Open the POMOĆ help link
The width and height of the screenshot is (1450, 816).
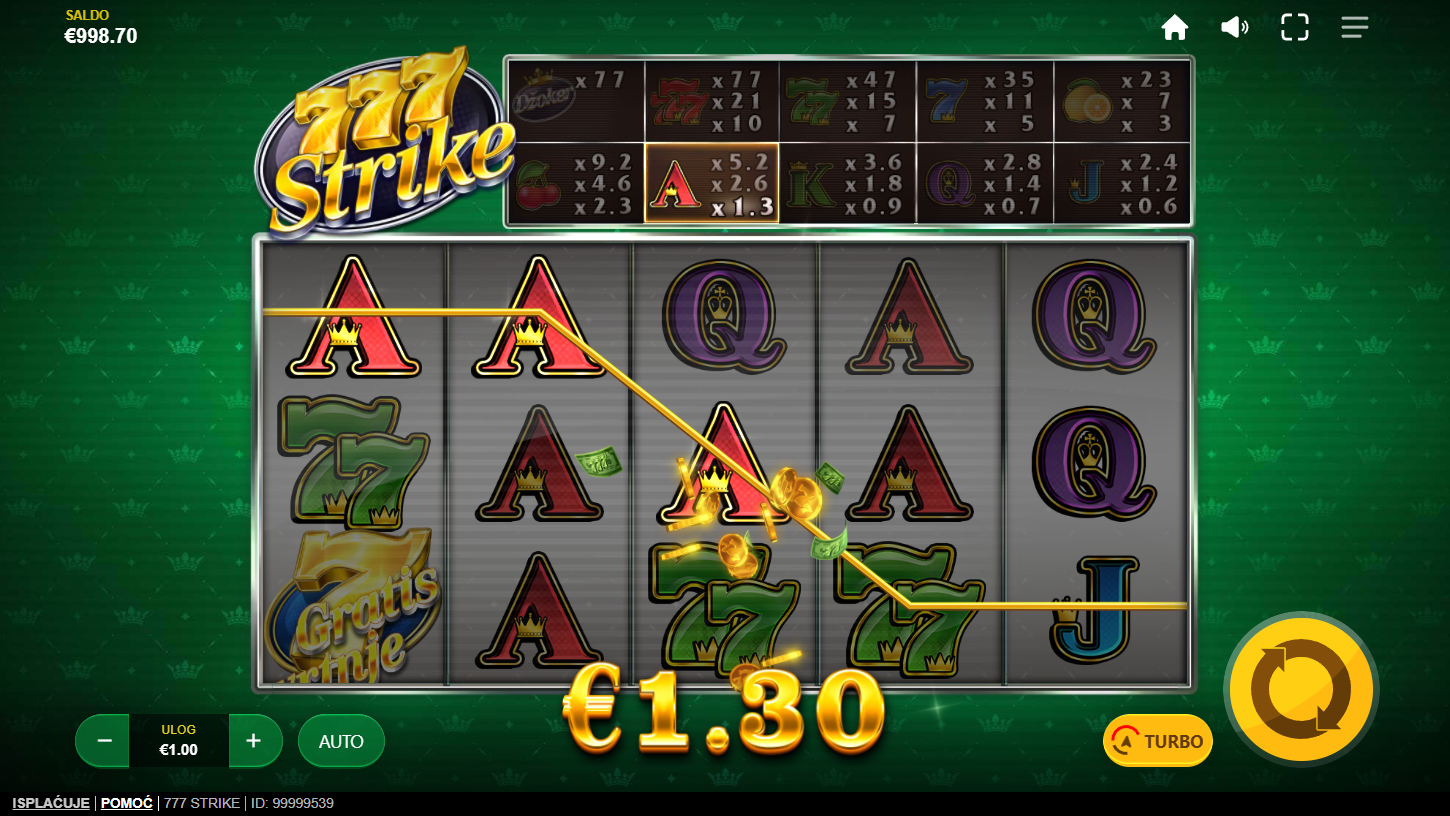127,803
